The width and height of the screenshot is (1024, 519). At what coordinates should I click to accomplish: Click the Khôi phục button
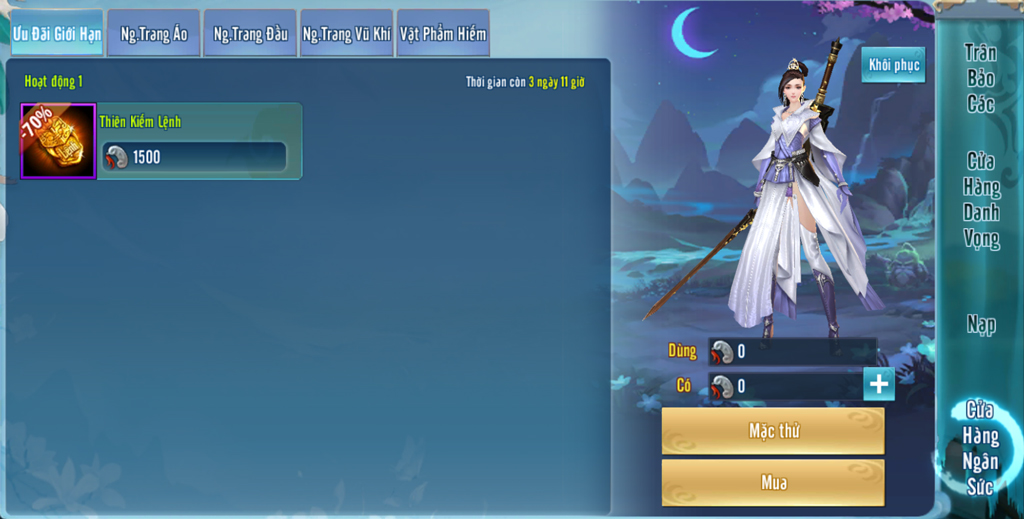893,65
